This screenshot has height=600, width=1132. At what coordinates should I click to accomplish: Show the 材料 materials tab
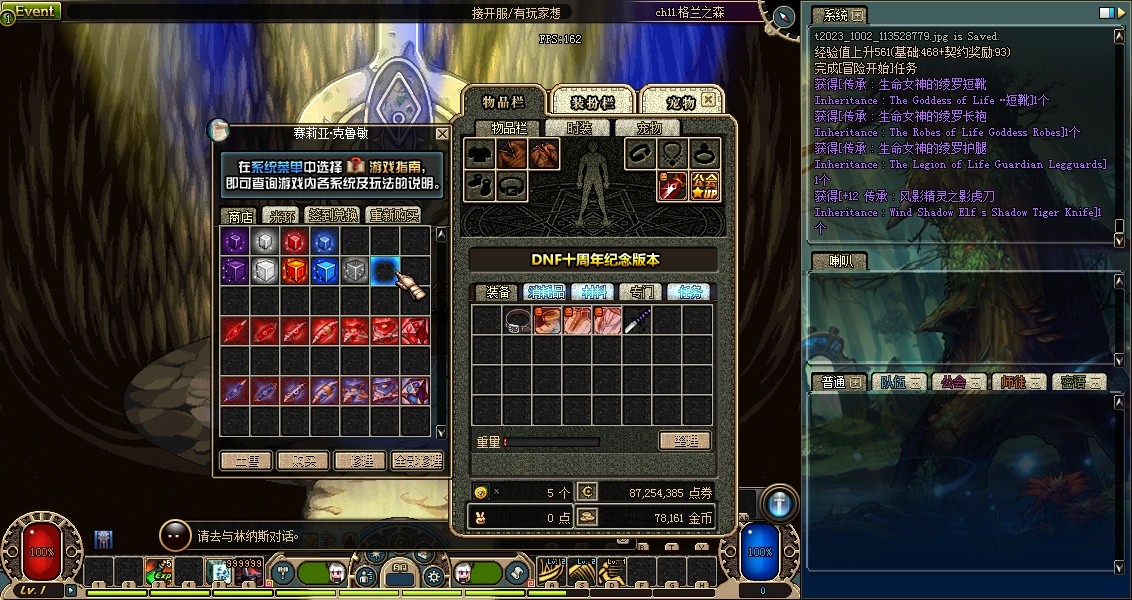point(594,292)
